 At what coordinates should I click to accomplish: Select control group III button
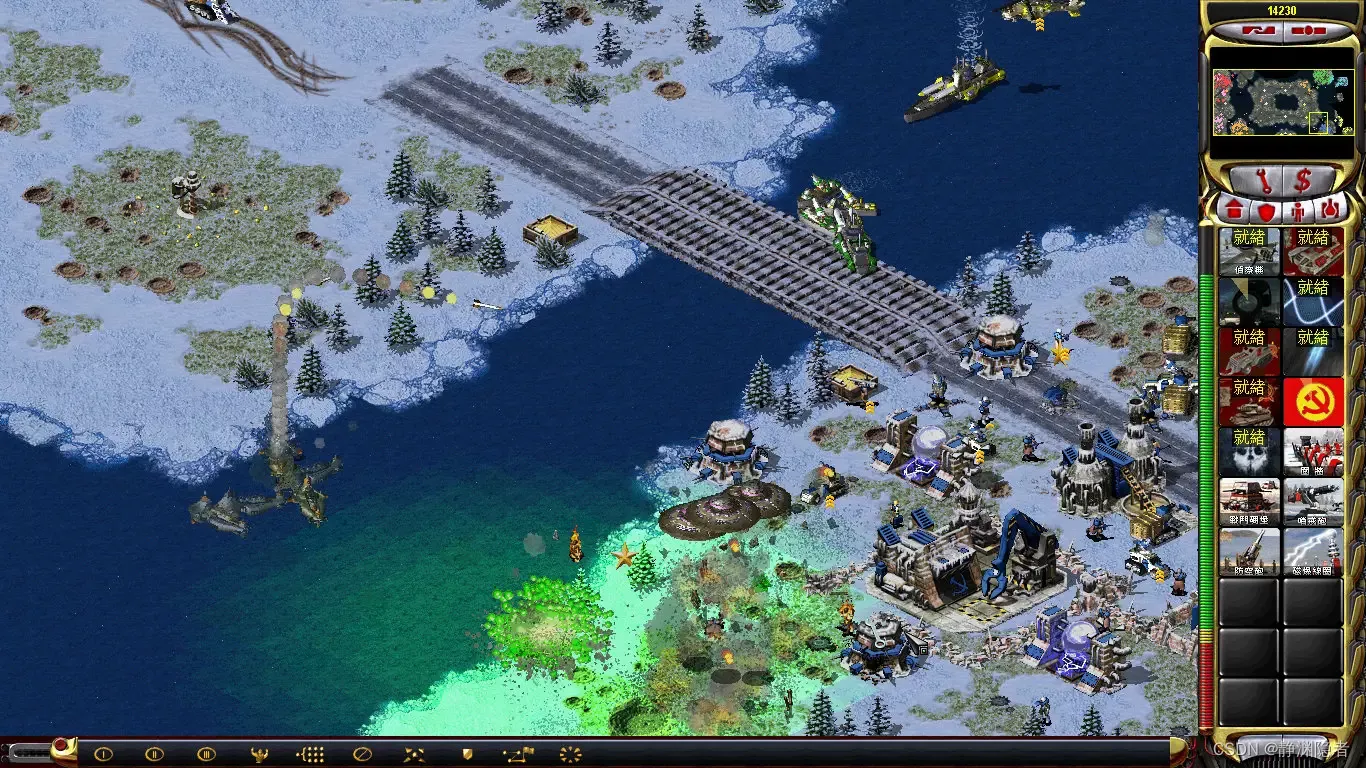click(206, 754)
